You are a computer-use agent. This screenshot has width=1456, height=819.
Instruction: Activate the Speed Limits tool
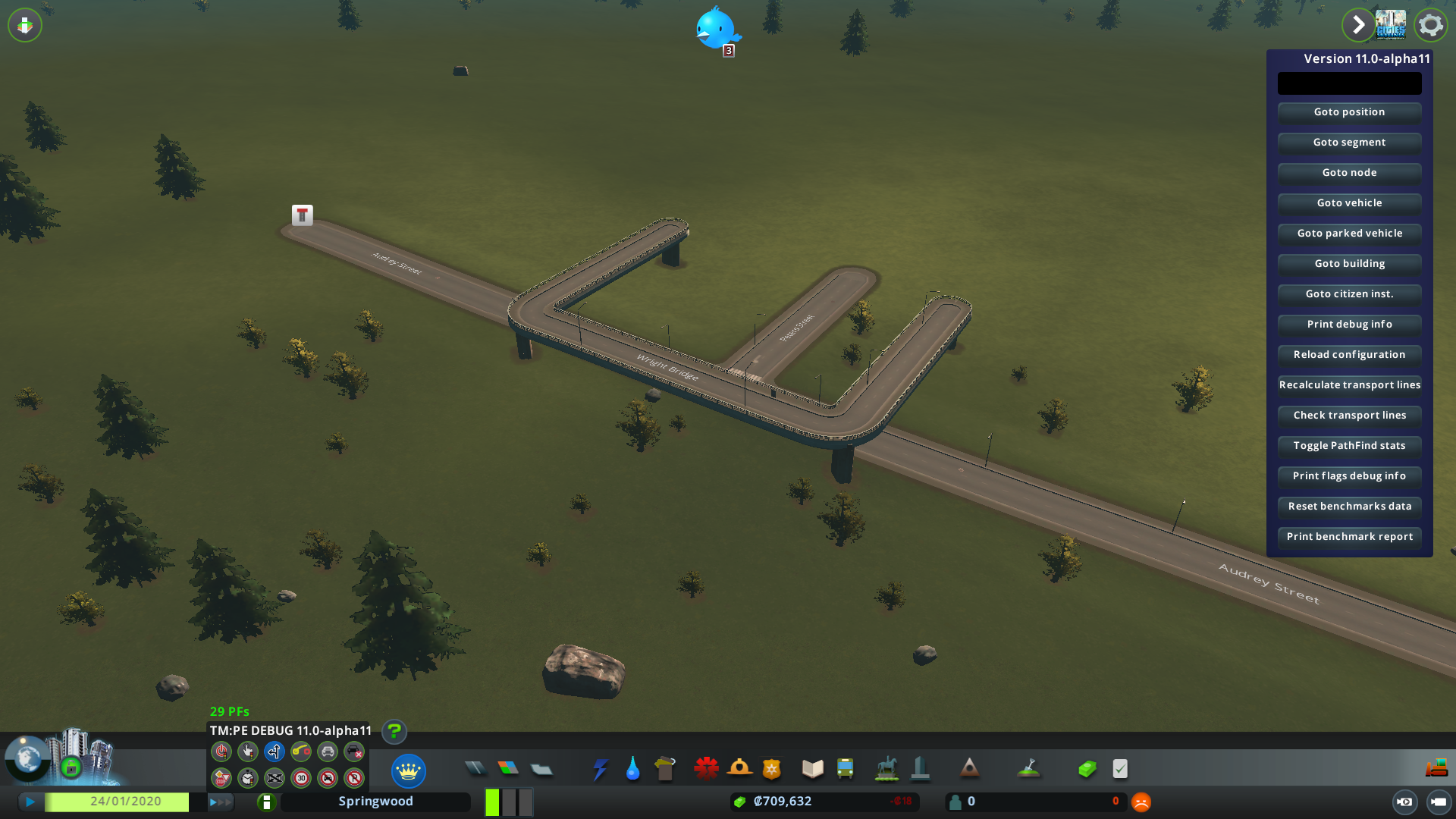coord(300,778)
